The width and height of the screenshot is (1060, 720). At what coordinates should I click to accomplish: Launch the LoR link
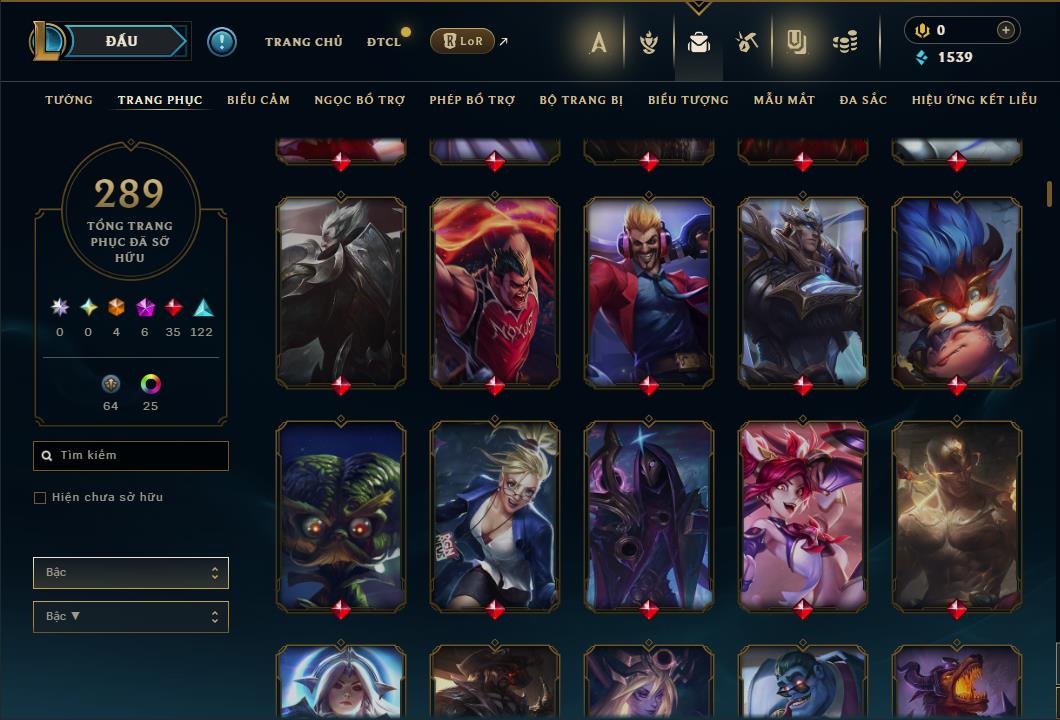coord(462,41)
